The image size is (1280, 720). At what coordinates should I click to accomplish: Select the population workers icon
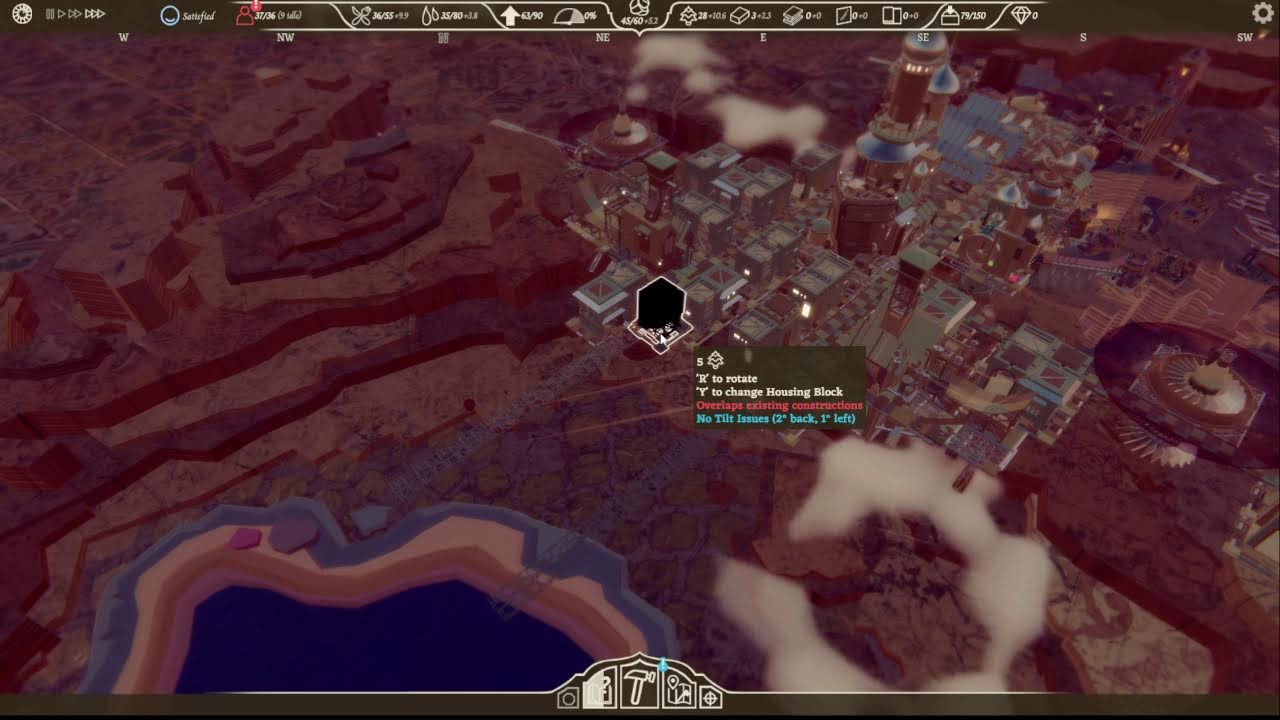point(245,16)
